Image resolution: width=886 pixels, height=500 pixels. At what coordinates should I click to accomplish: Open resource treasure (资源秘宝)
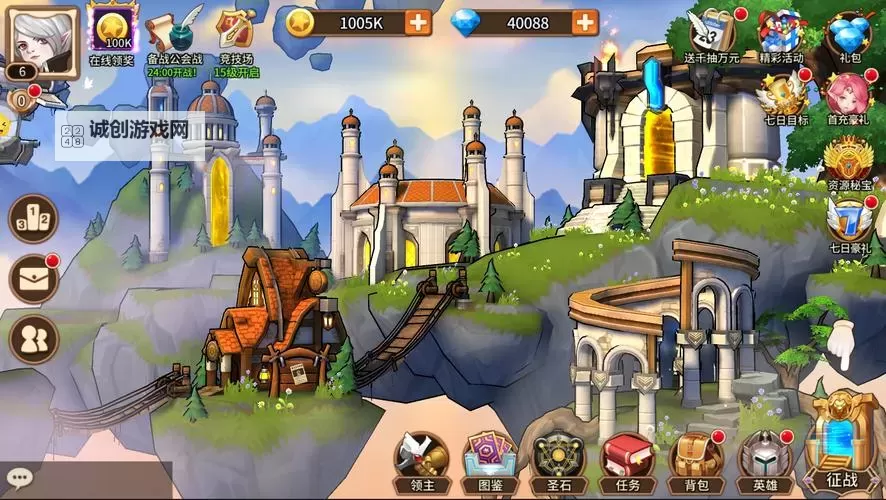(x=848, y=160)
